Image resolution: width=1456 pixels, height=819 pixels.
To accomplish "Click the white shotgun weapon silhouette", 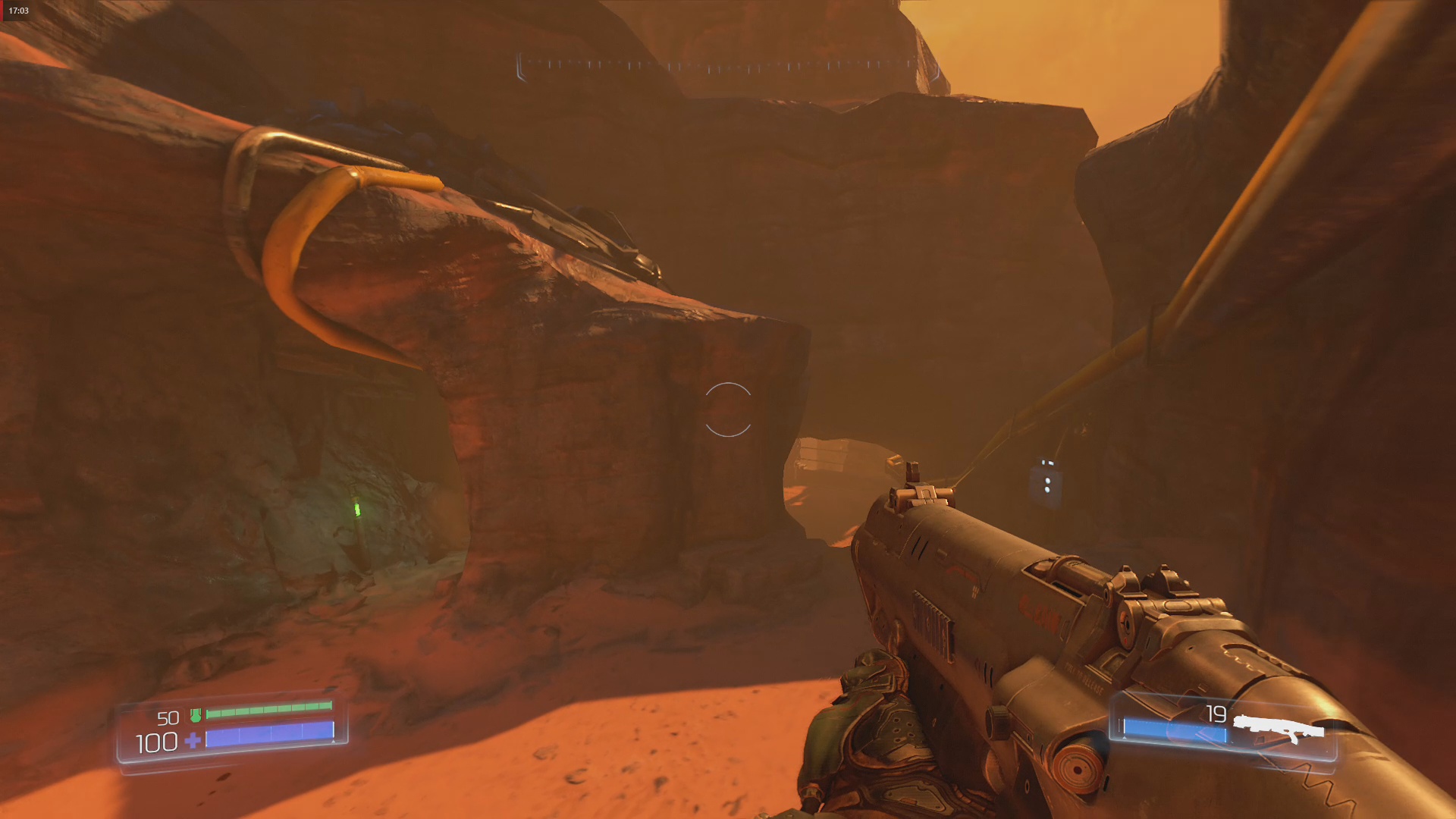I will pyautogui.click(x=1279, y=726).
